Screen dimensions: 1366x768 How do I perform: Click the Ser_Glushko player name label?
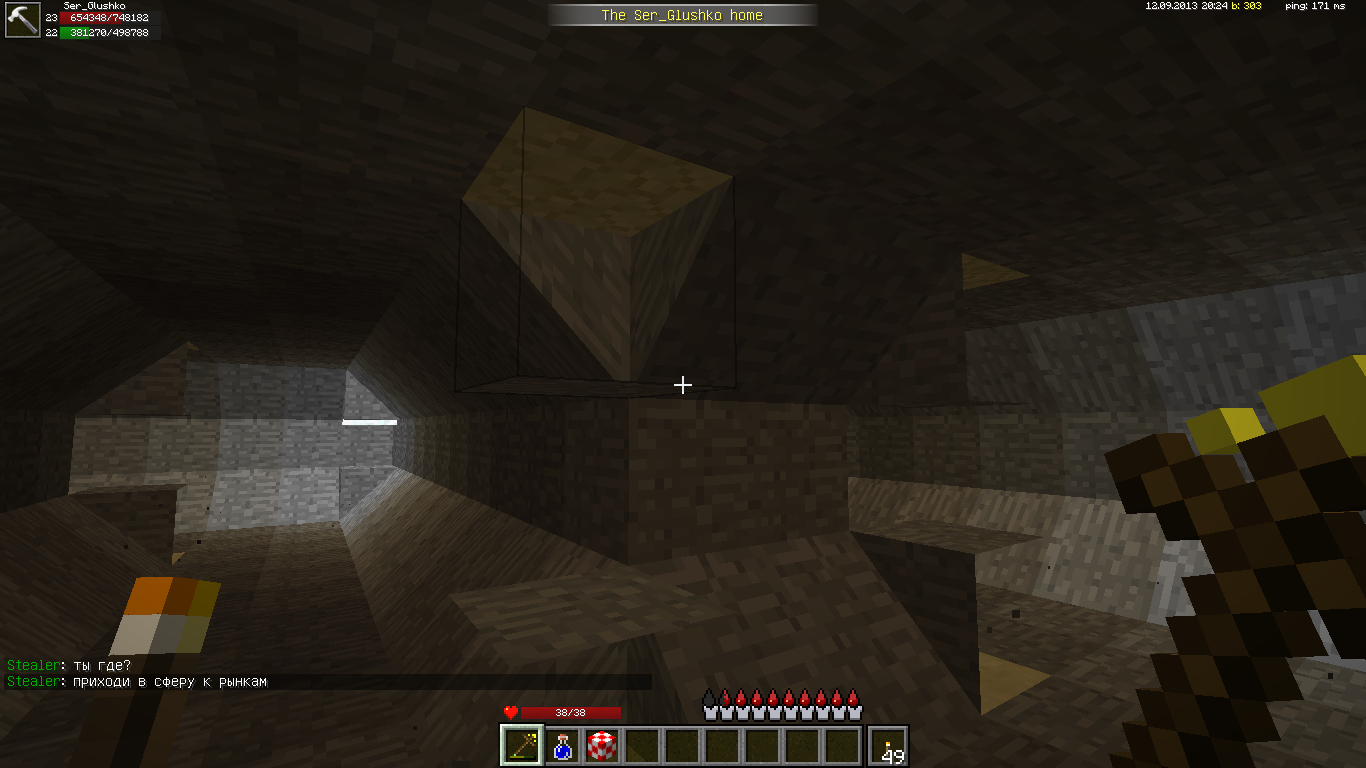(94, 6)
